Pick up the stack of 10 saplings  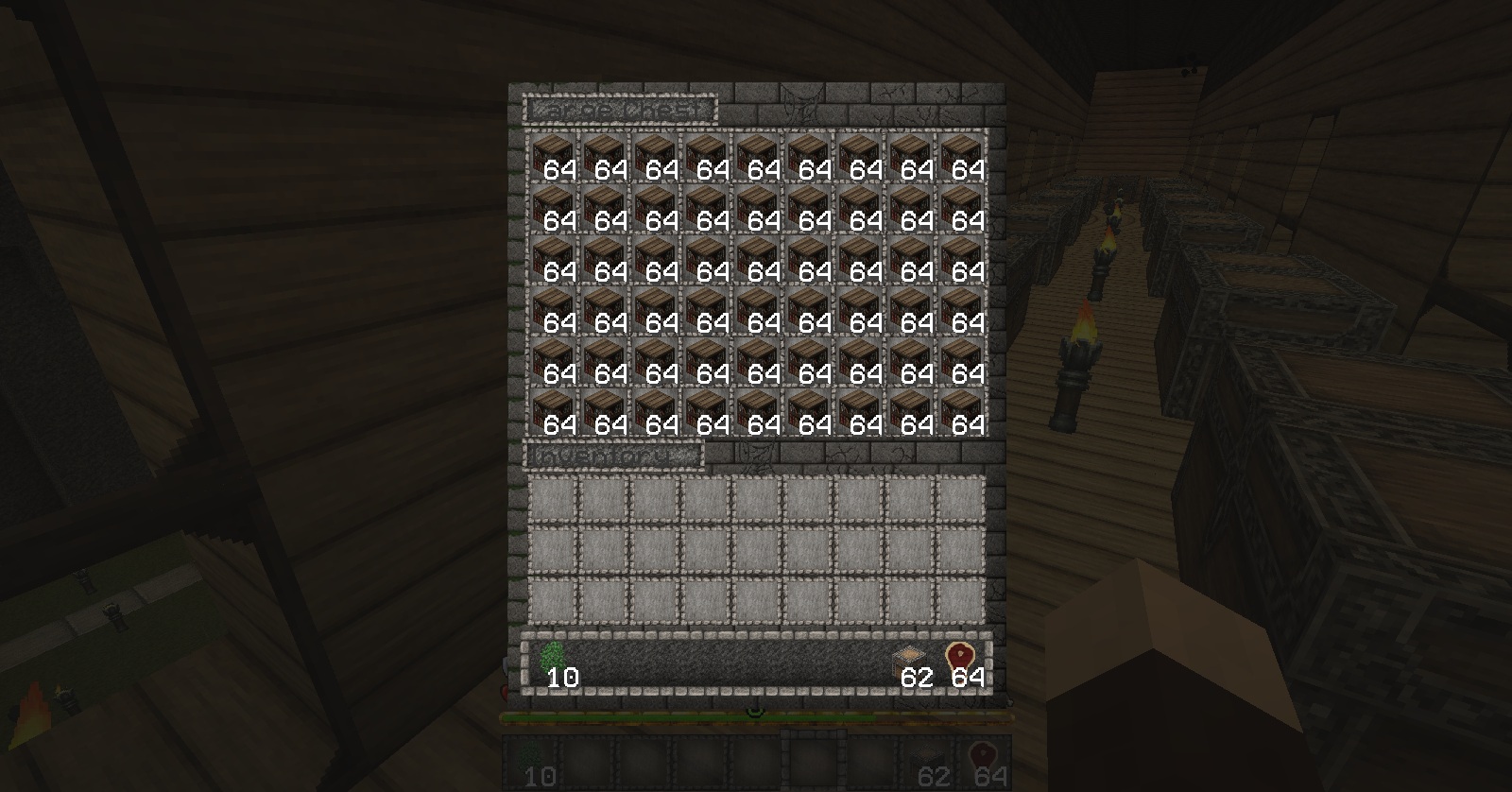(x=554, y=662)
